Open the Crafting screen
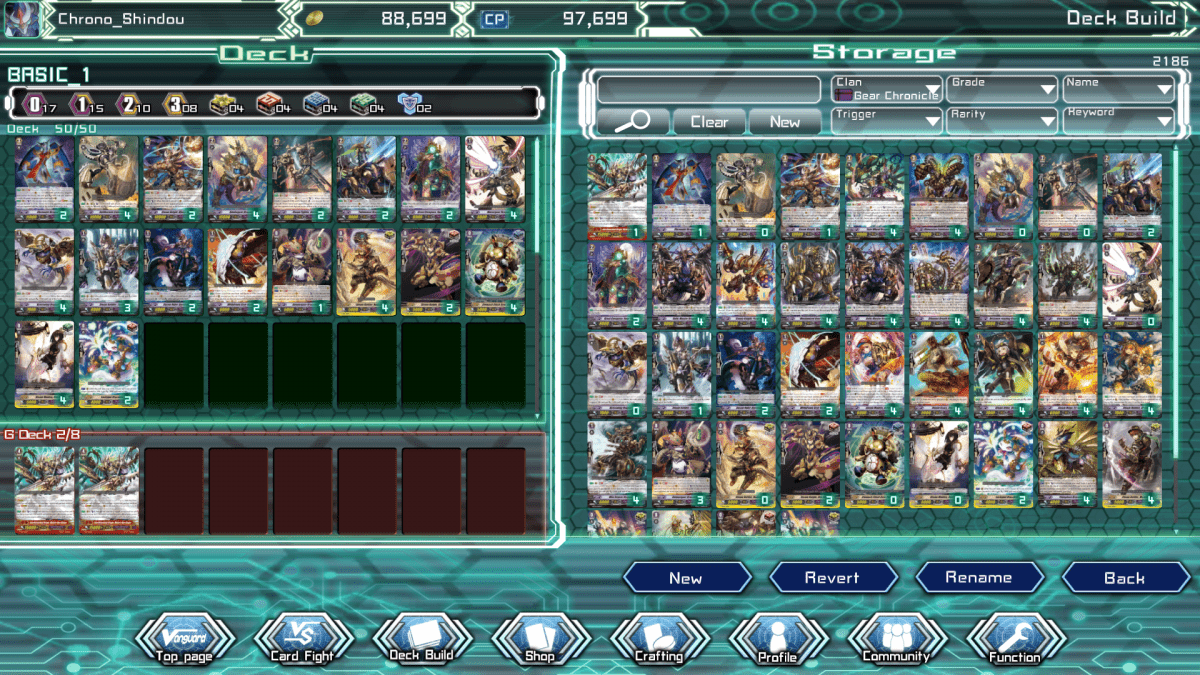 pos(659,640)
